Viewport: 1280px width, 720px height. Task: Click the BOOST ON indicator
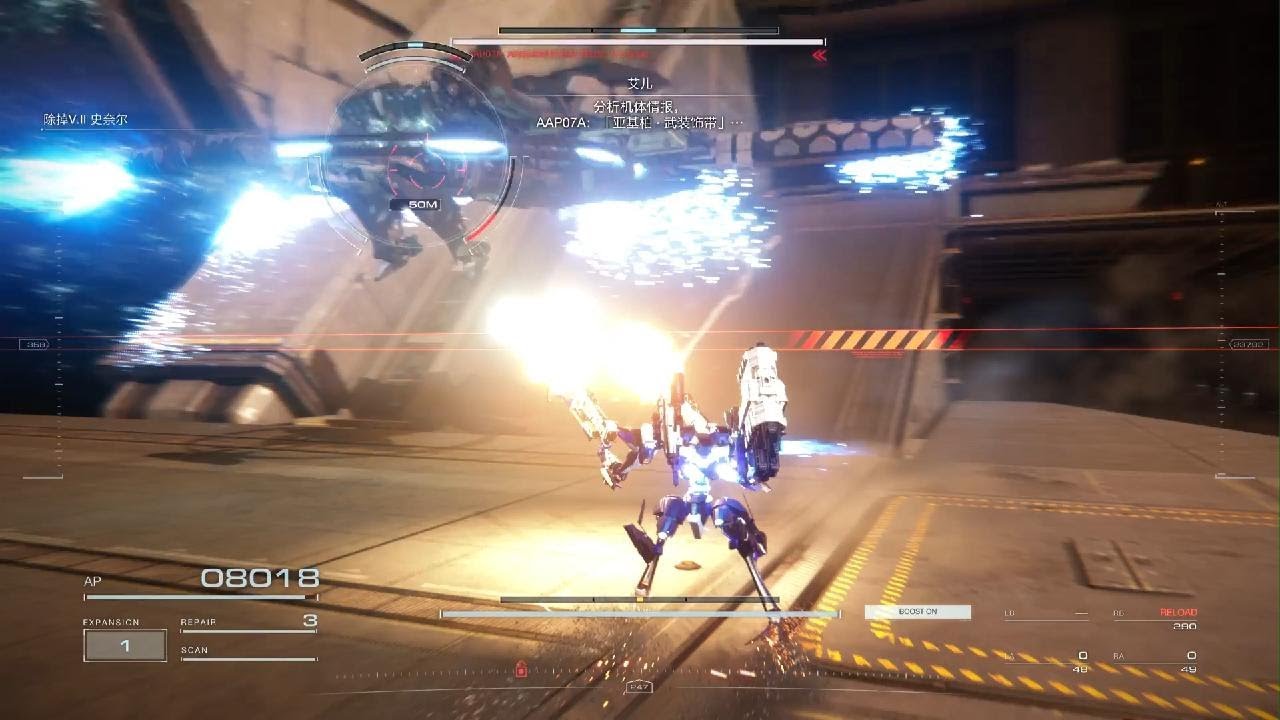coord(917,612)
